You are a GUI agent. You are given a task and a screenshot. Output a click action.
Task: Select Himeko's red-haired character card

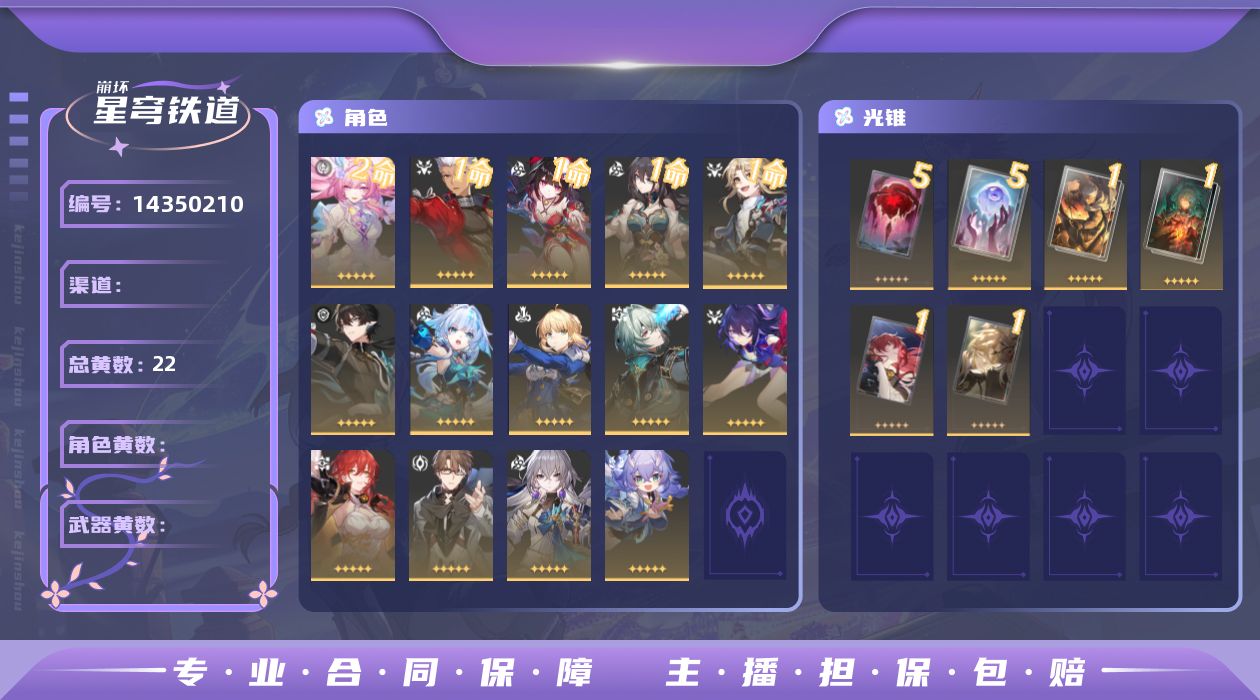[353, 515]
